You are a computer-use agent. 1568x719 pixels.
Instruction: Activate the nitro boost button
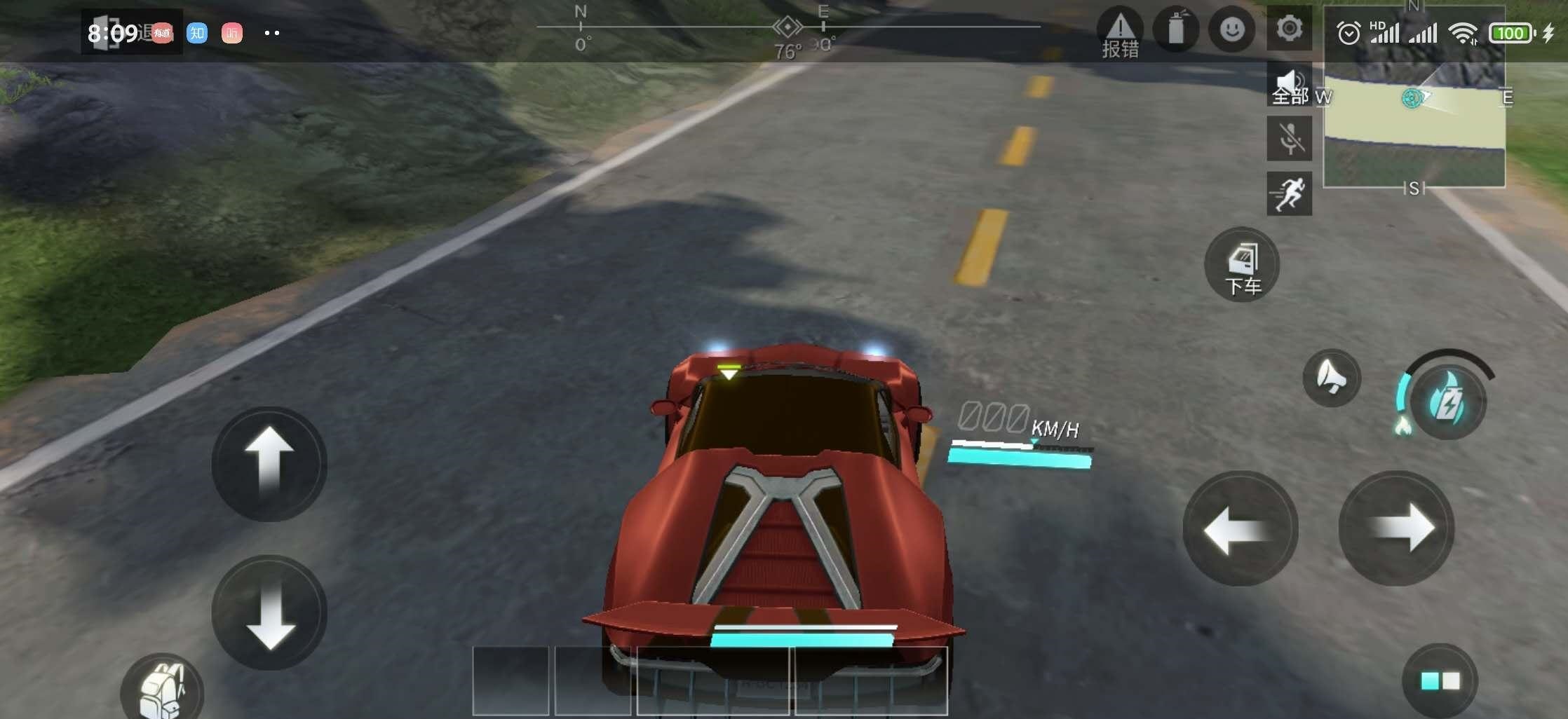1447,402
